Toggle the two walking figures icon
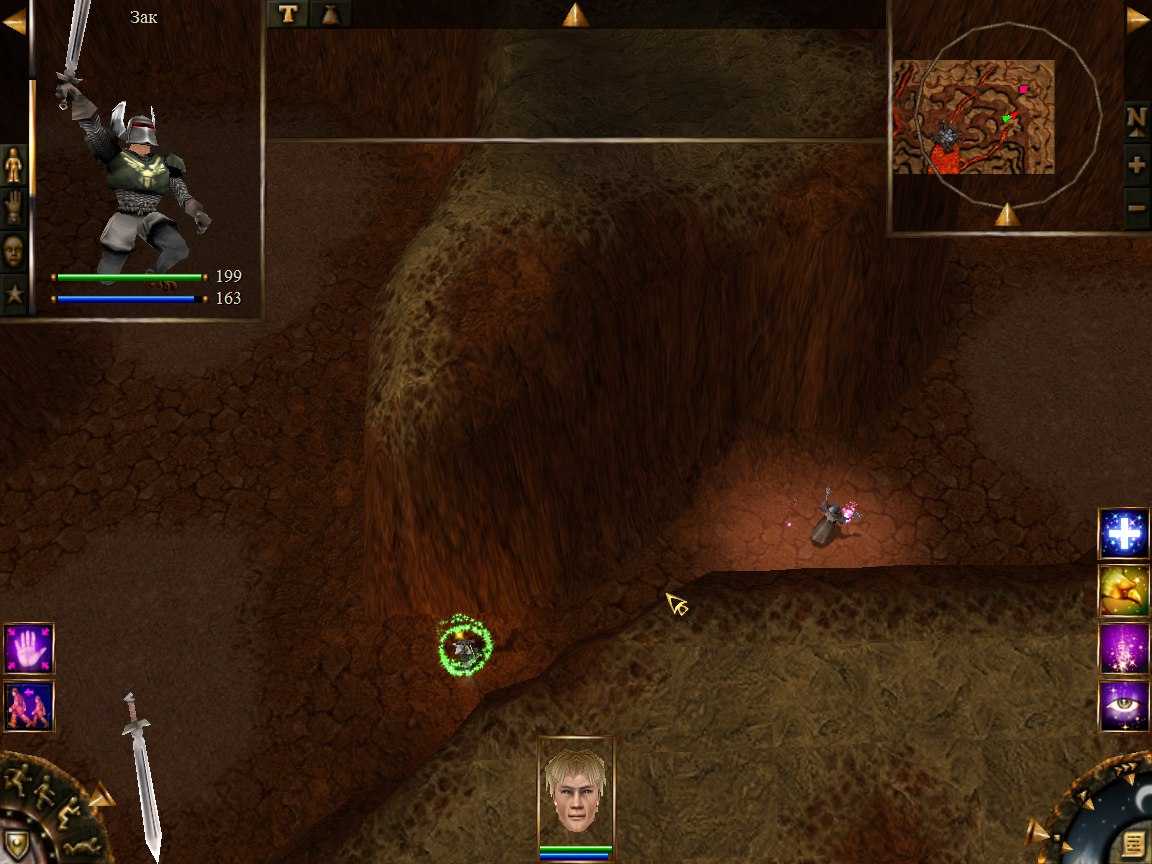Viewport: 1152px width, 864px height. (x=28, y=706)
